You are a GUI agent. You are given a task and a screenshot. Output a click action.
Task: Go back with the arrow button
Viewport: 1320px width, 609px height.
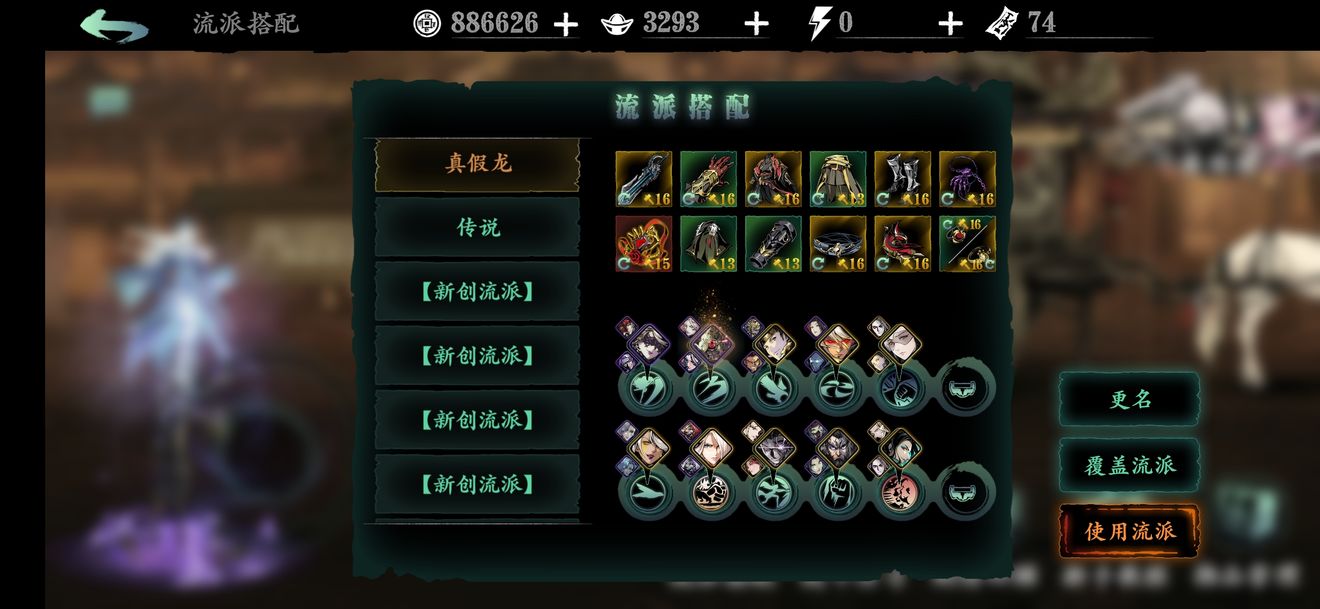[x=114, y=25]
